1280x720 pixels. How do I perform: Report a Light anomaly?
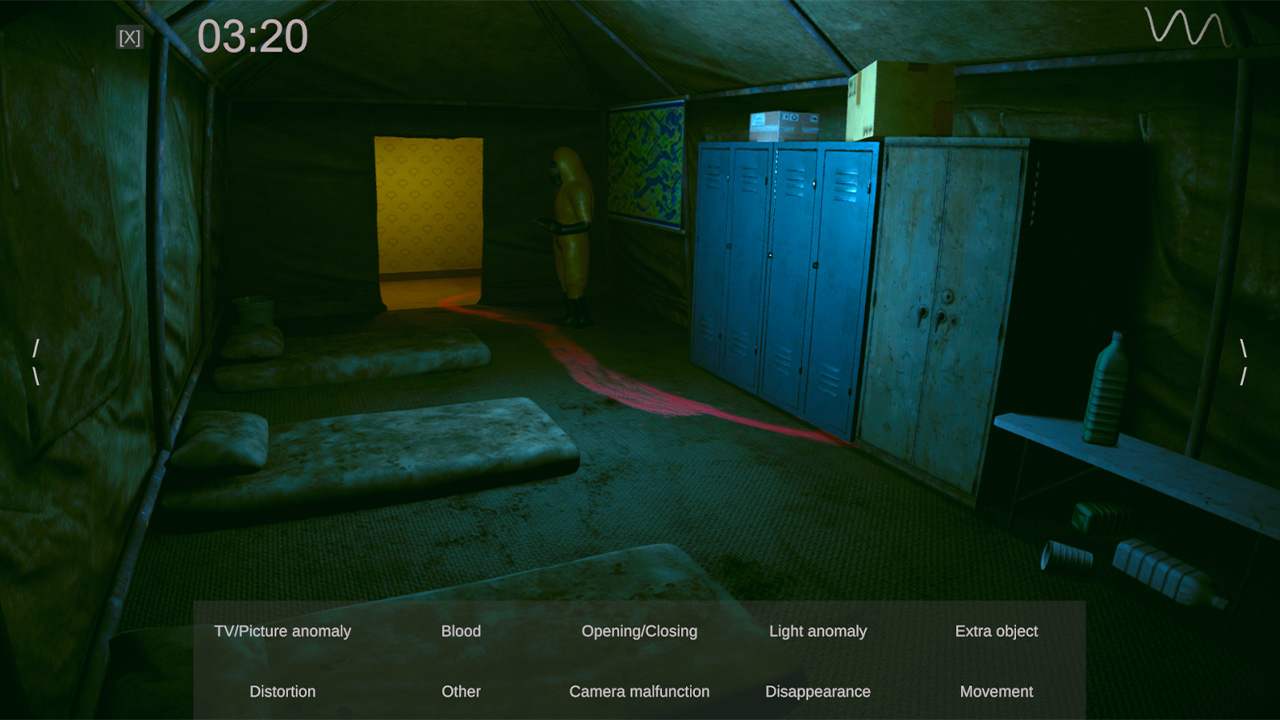pyautogui.click(x=817, y=631)
